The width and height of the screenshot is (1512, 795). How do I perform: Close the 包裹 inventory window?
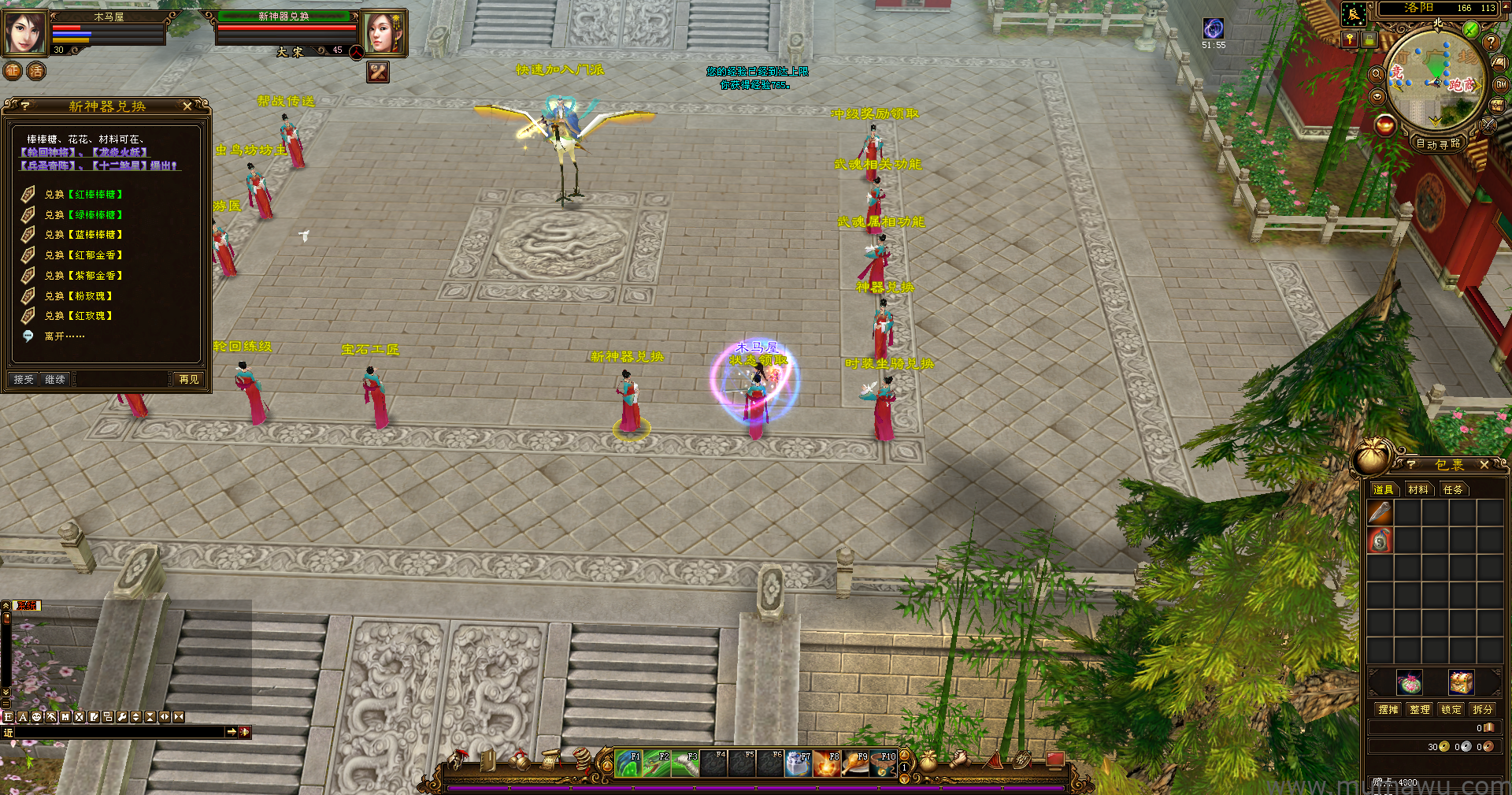click(1484, 465)
